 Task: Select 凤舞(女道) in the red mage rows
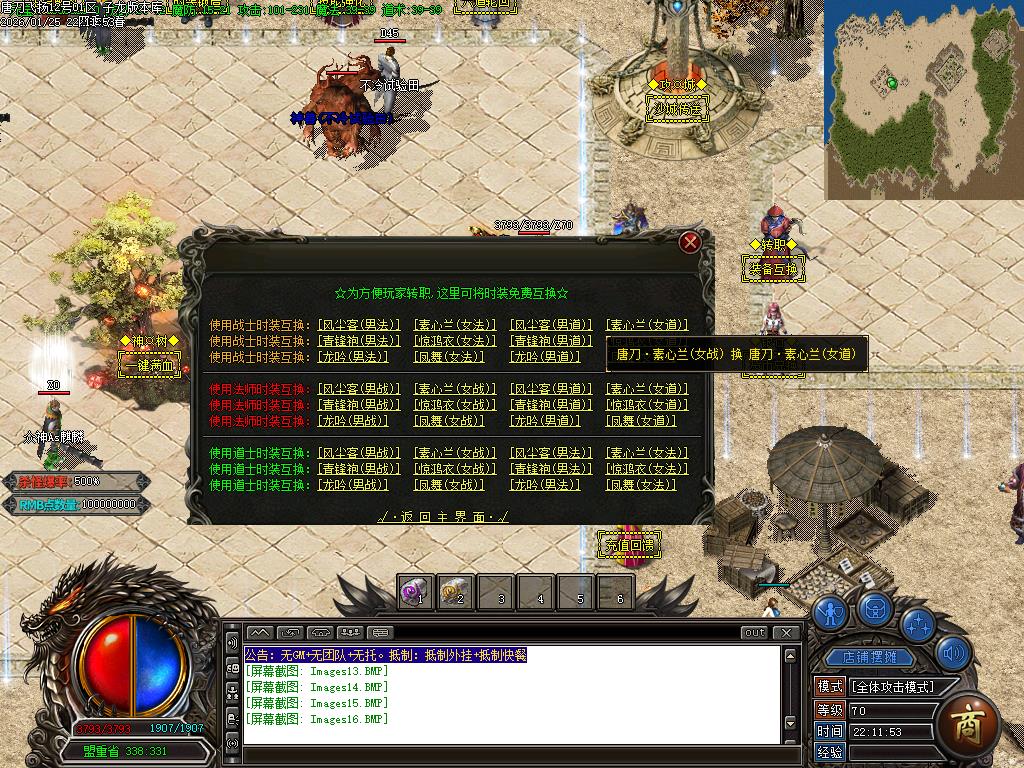click(647, 421)
